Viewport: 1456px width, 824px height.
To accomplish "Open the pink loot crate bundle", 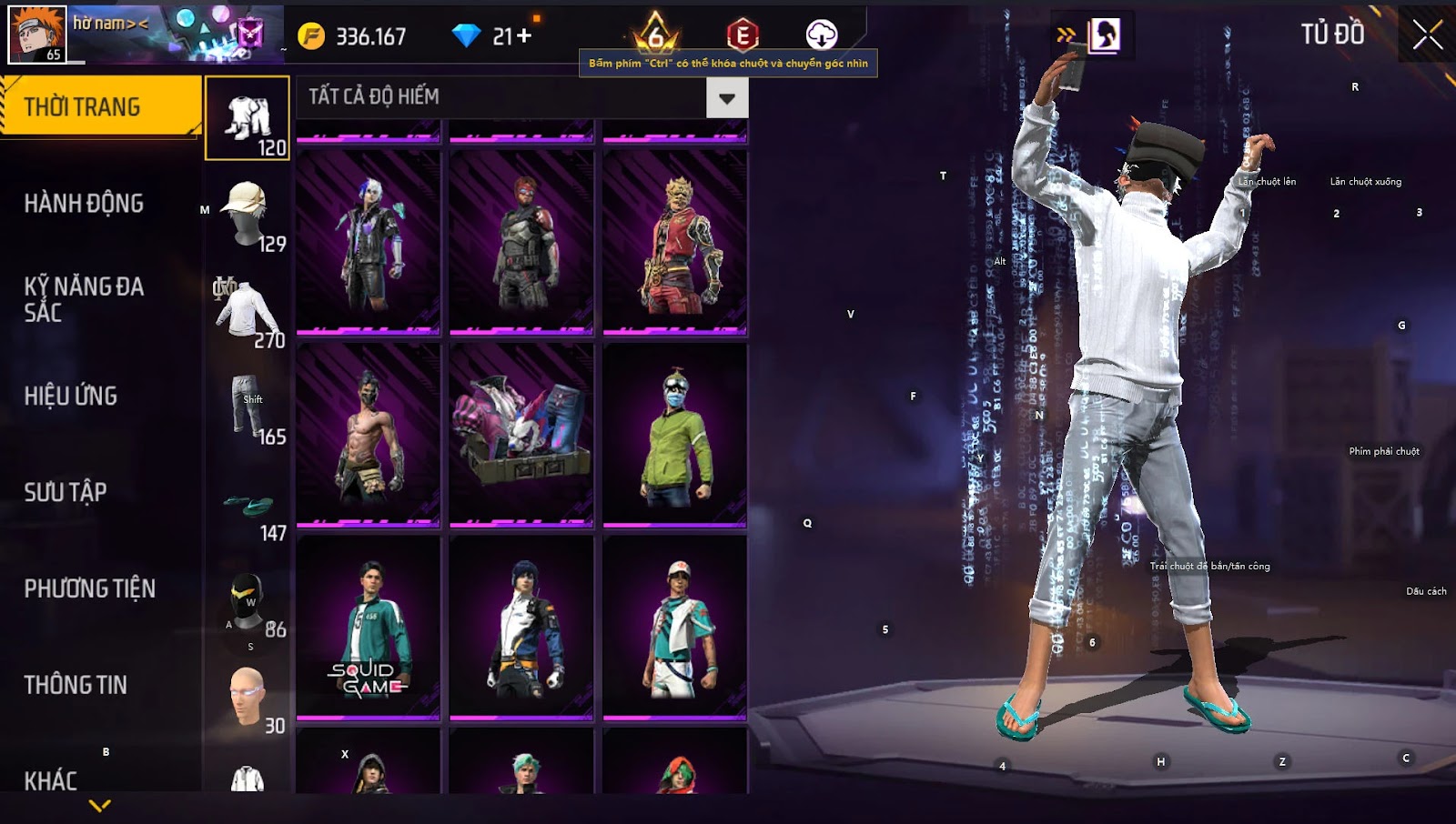I will pyautogui.click(x=521, y=434).
